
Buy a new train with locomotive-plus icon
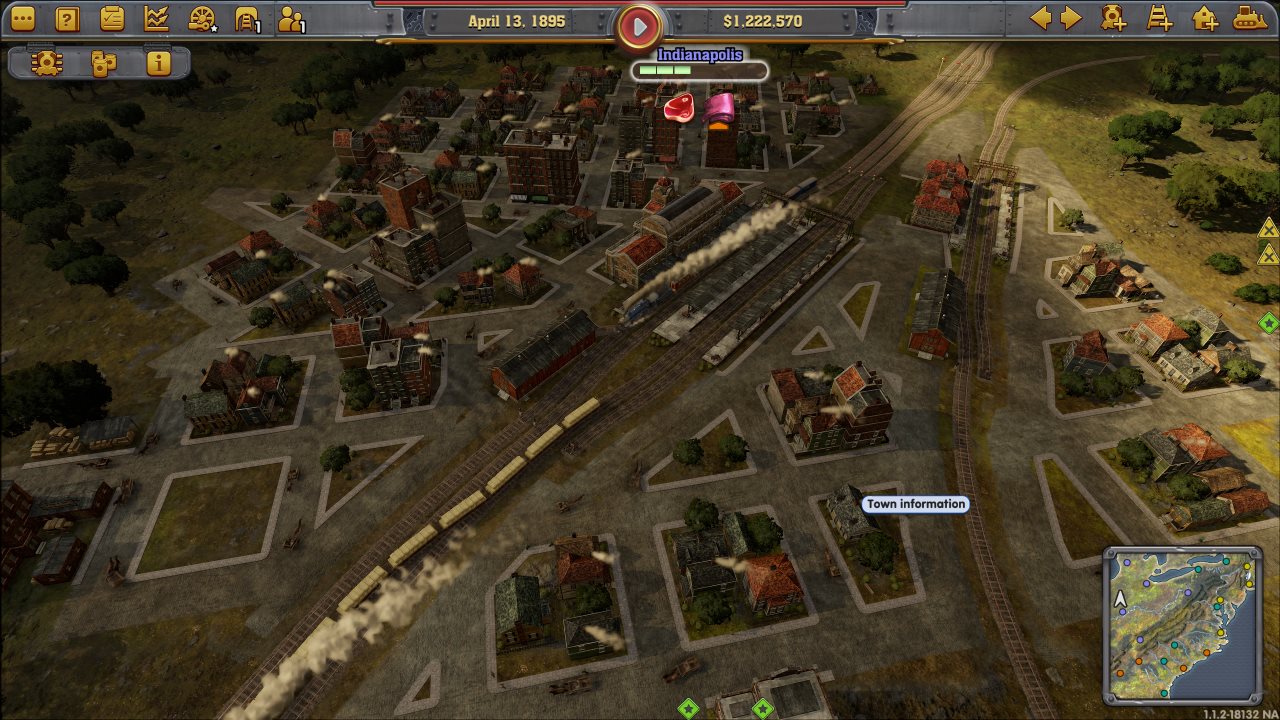[x=1113, y=18]
